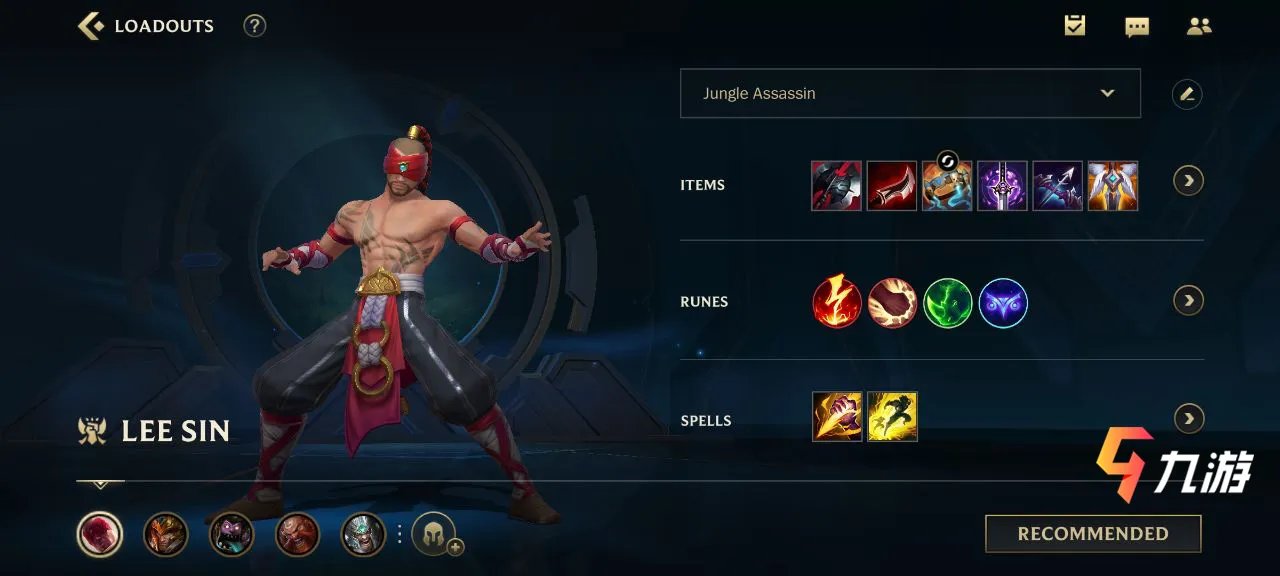Select the purple sword item icon
Screen dimensions: 1280x576
tap(1002, 185)
